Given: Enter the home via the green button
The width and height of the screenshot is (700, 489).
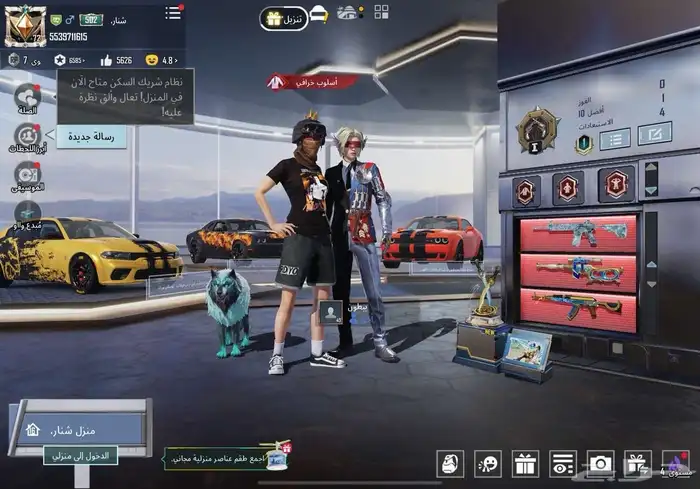Looking at the screenshot, I should [x=80, y=455].
